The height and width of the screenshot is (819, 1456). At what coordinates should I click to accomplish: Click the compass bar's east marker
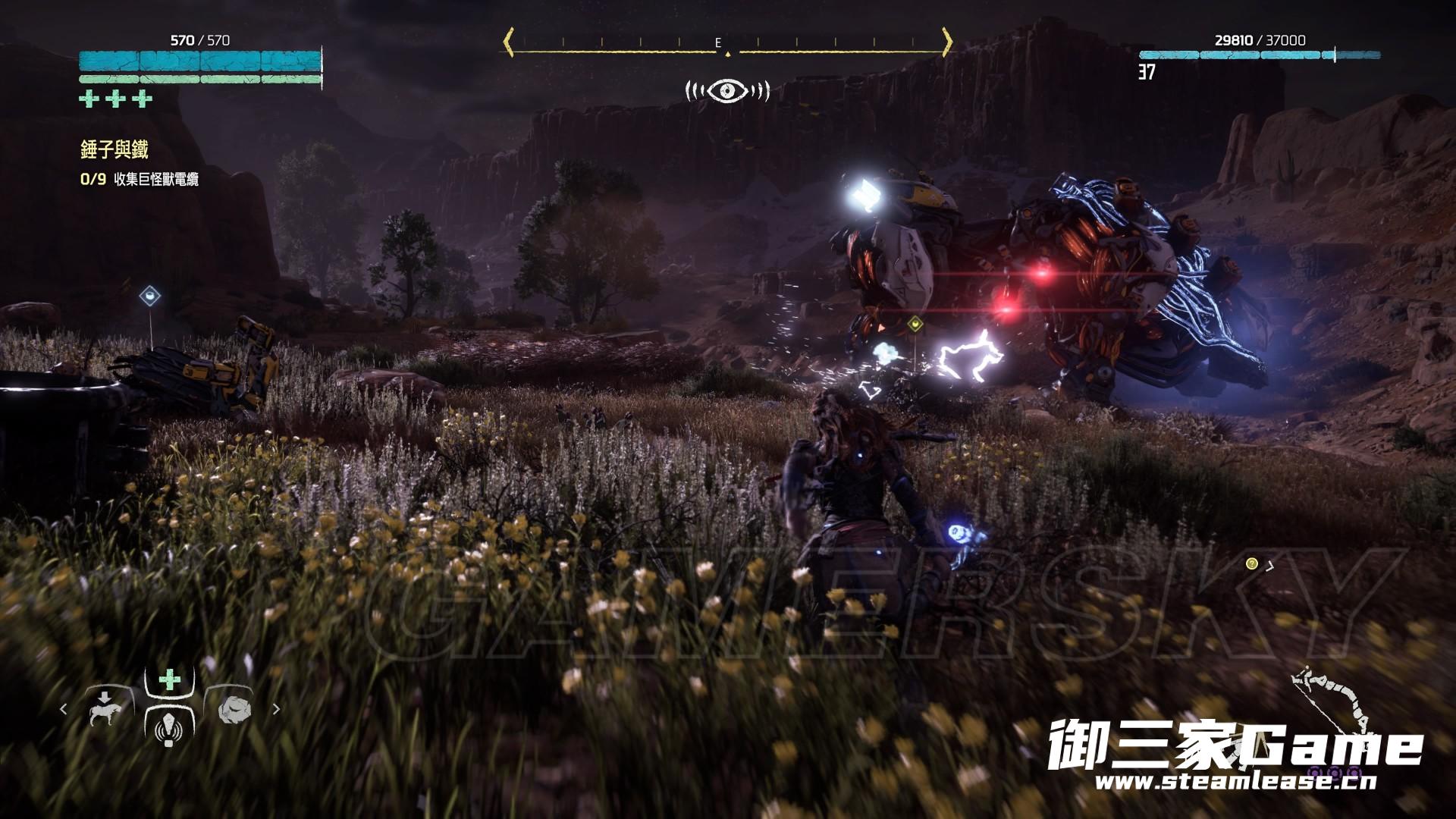tap(718, 43)
